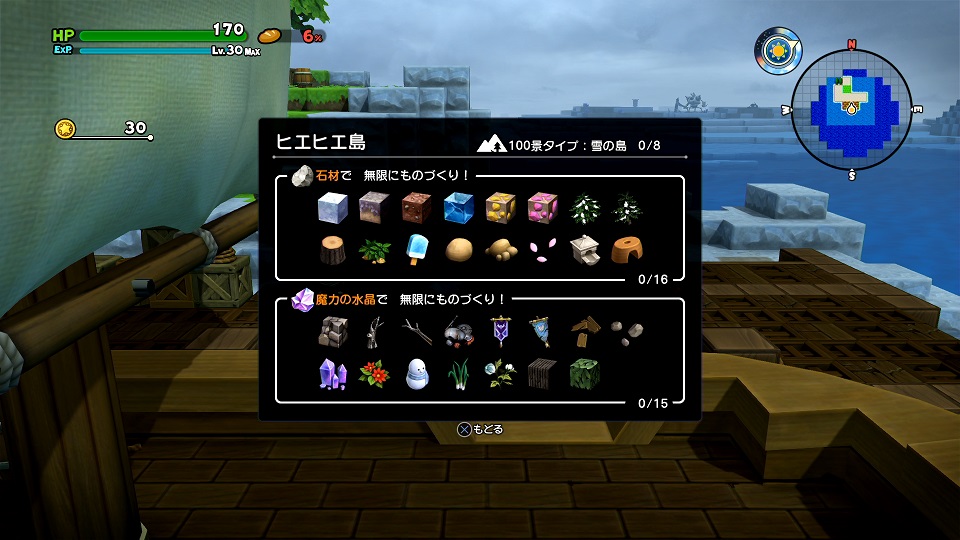Pick the stone lantern item
Image resolution: width=960 pixels, height=540 pixels.
click(584, 249)
